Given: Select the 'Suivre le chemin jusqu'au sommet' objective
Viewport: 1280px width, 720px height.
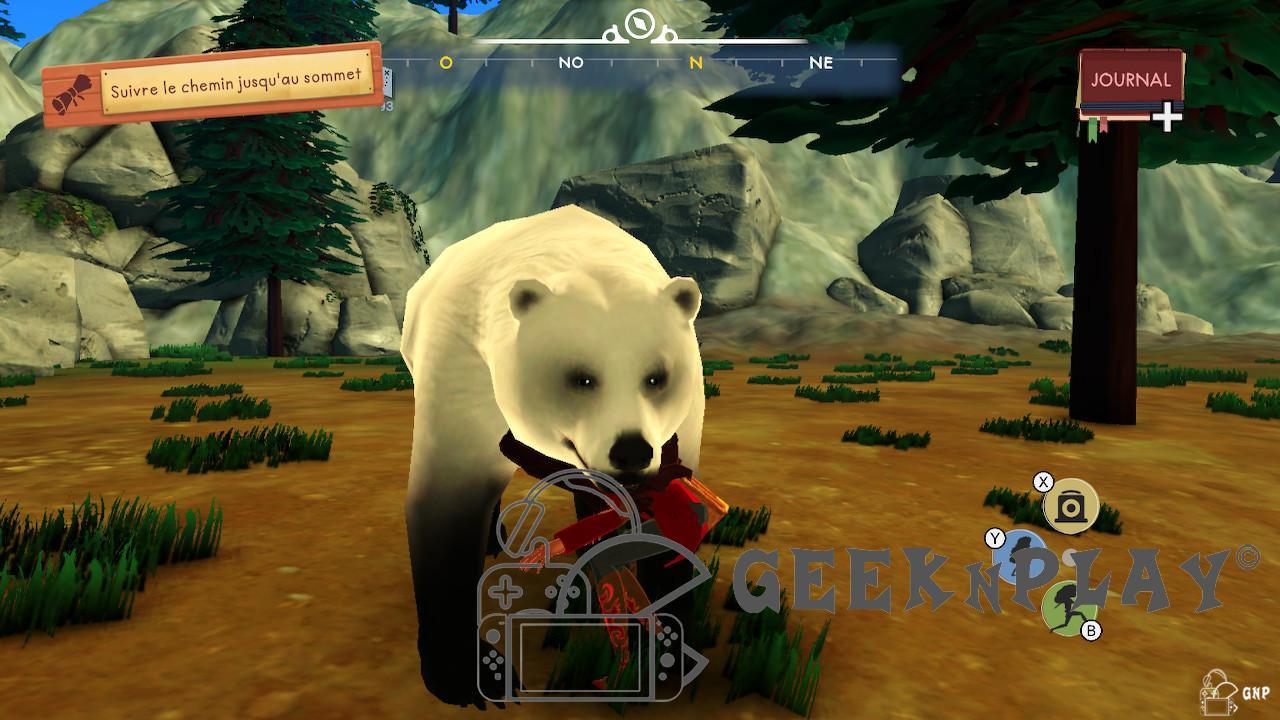Looking at the screenshot, I should pos(235,89).
